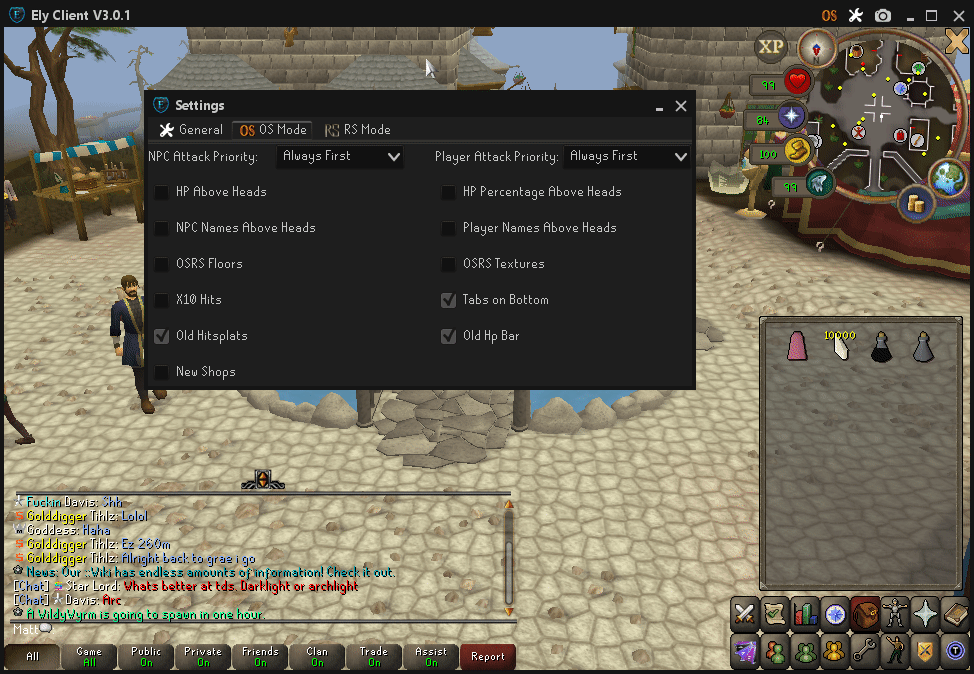974x674 pixels.
Task: Close the Settings window
Action: coord(681,106)
